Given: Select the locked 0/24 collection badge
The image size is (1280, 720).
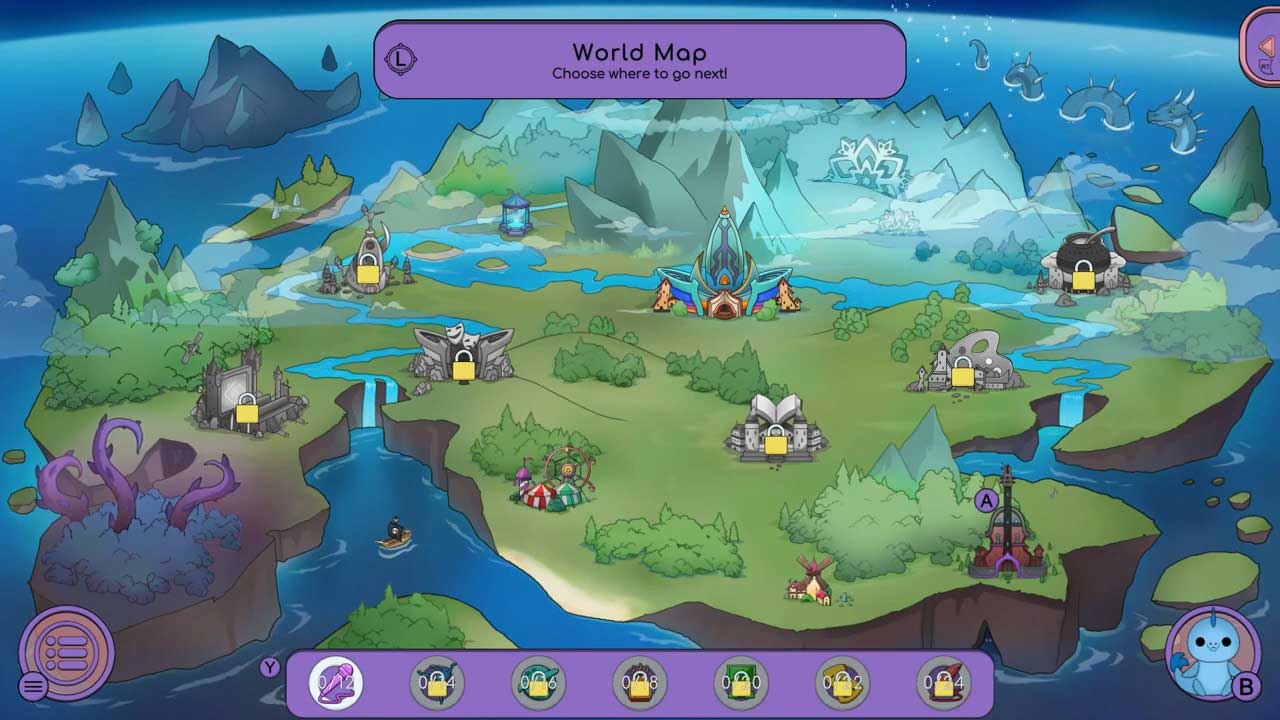Looking at the screenshot, I should tap(944, 684).
